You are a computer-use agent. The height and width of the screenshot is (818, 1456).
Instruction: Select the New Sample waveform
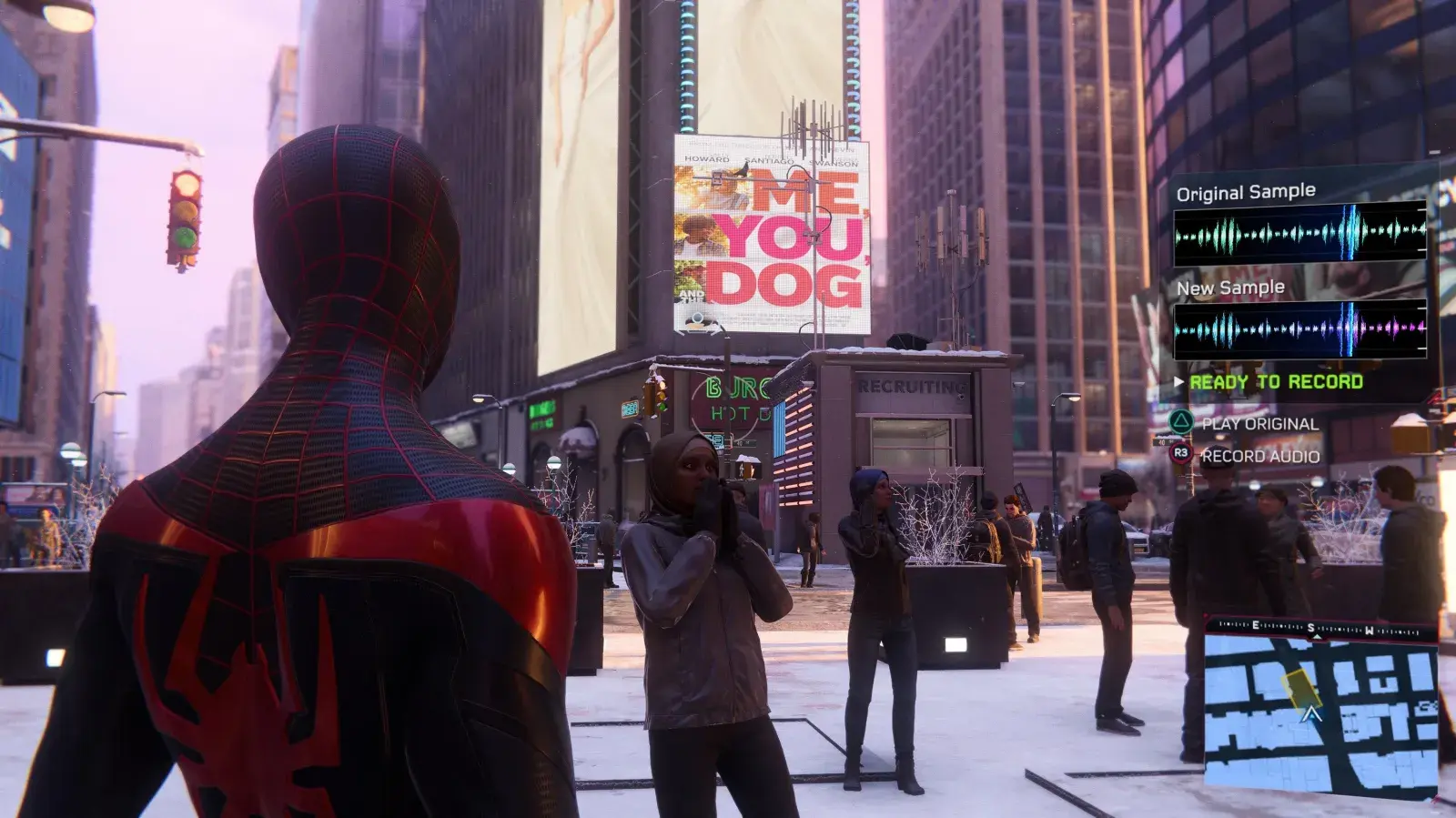[1299, 329]
